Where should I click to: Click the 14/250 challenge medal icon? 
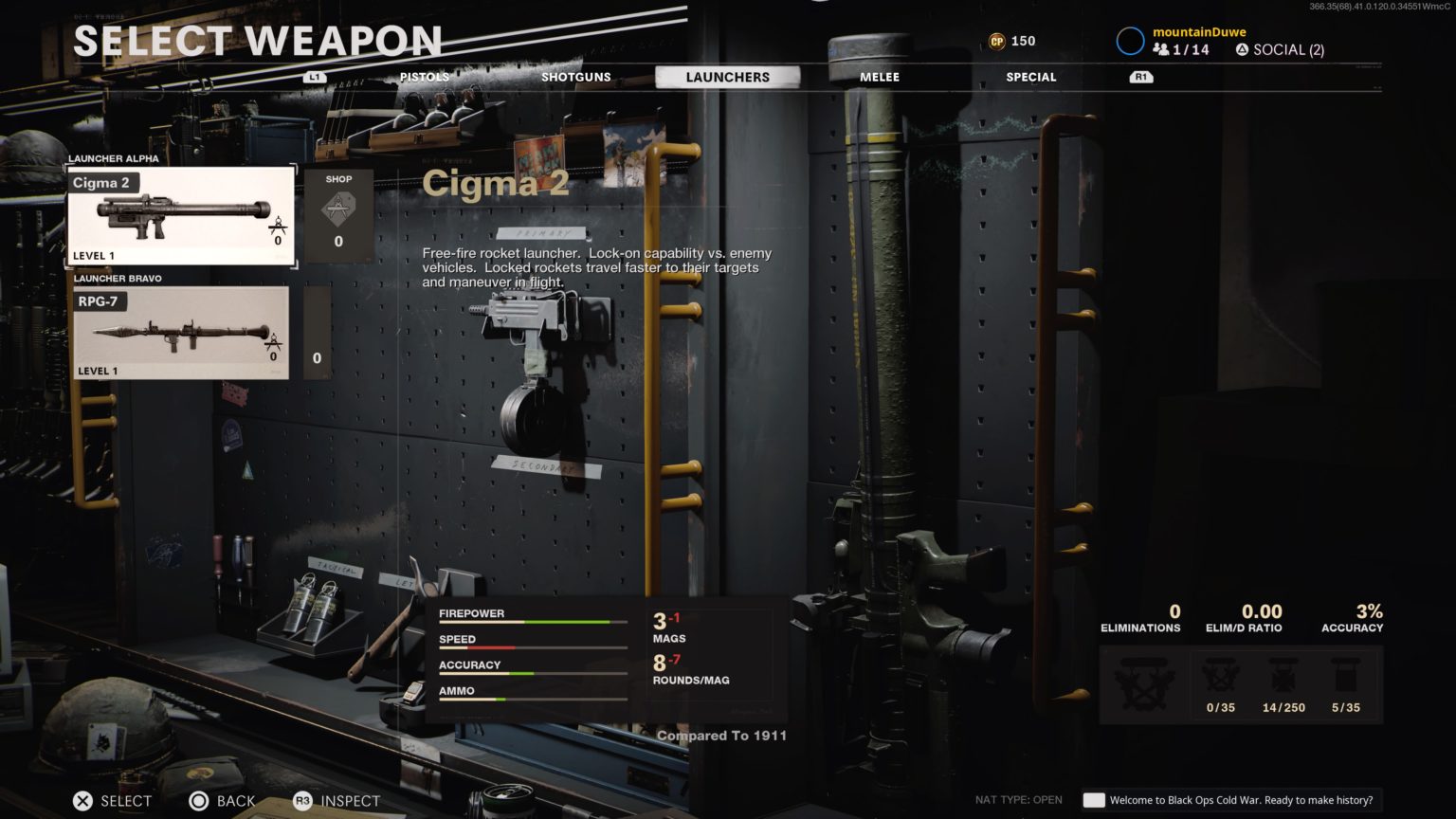(1283, 675)
